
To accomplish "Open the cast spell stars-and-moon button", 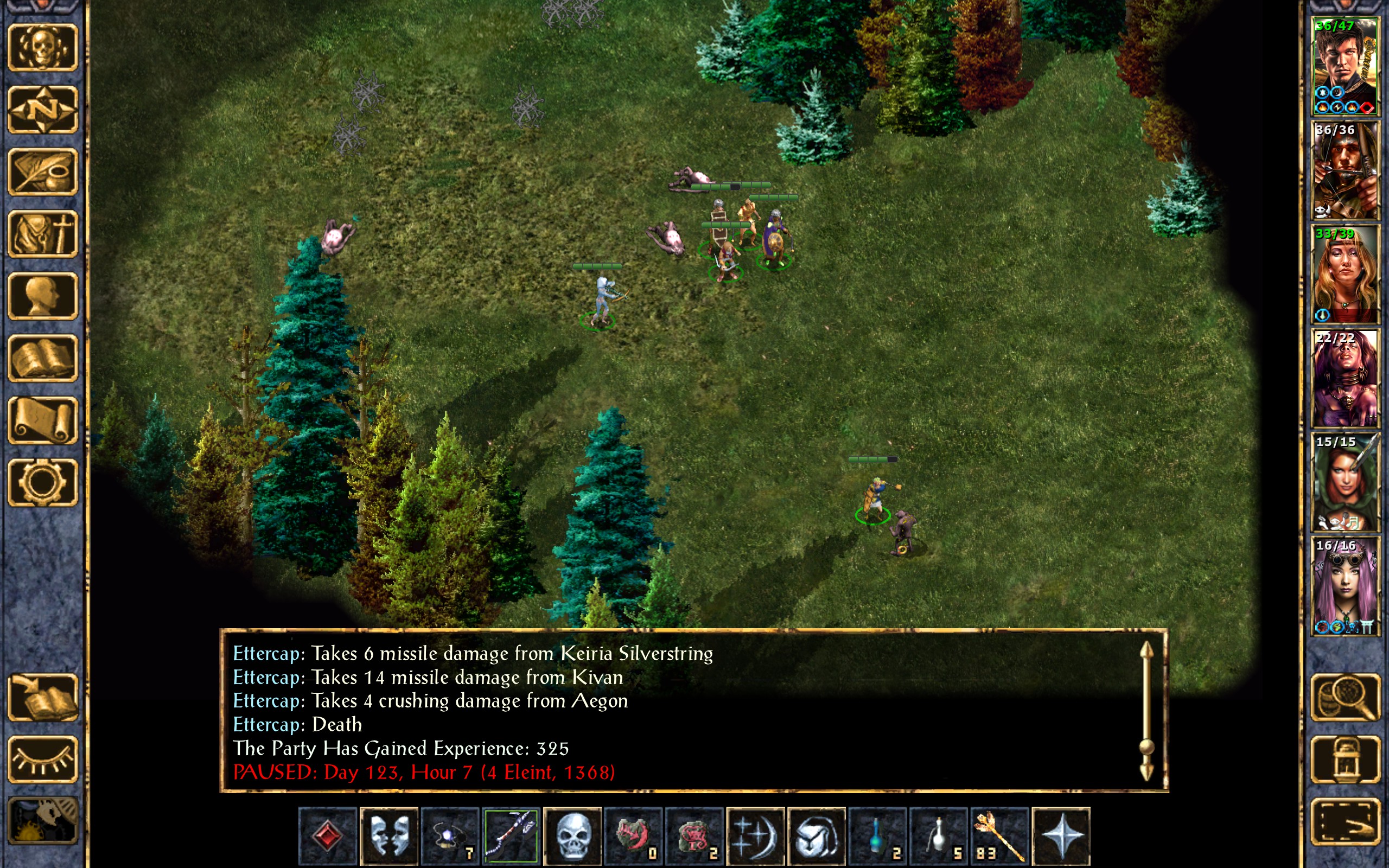I will tap(755, 836).
